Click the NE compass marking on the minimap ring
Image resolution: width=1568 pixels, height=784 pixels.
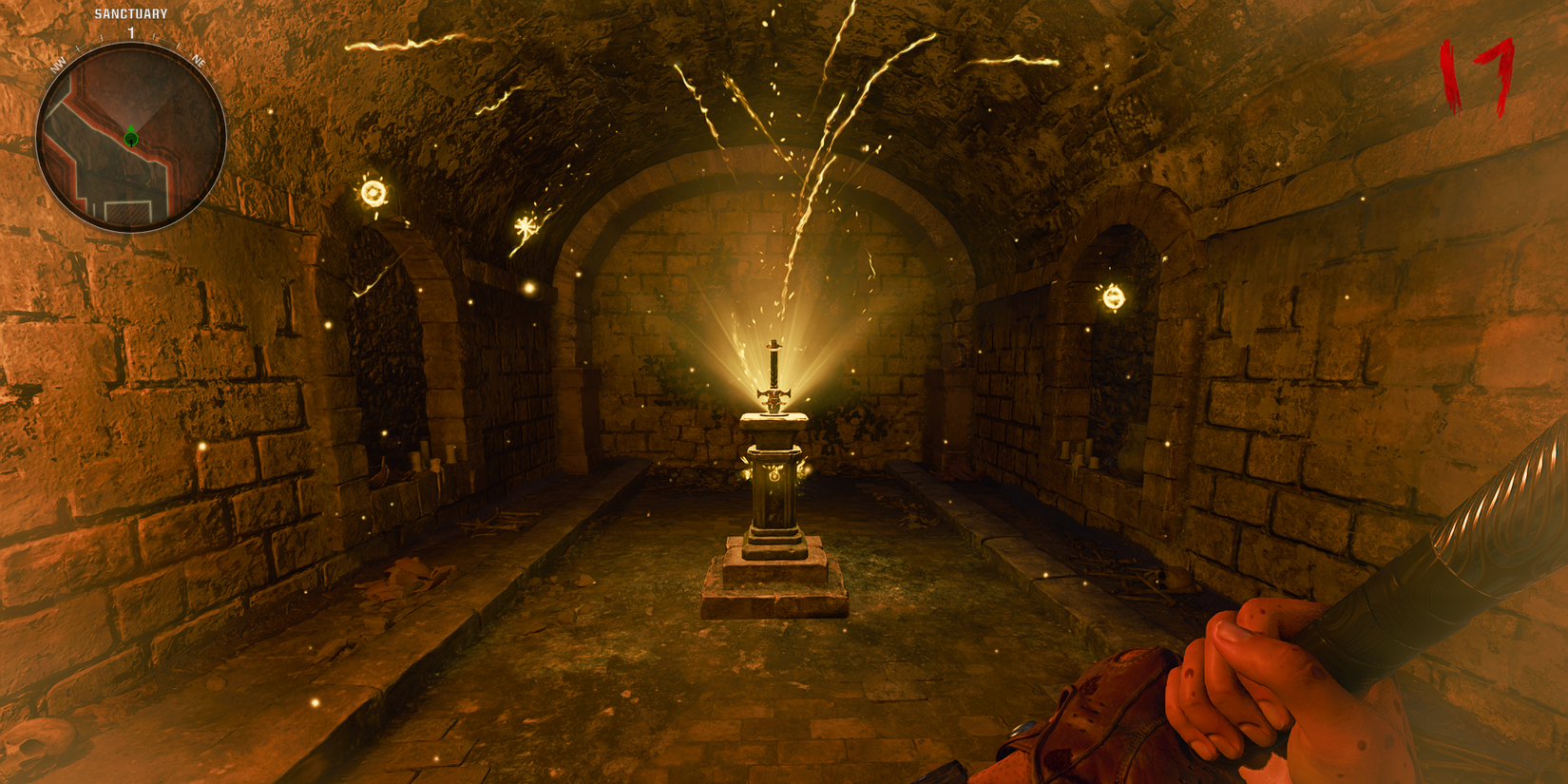click(x=199, y=62)
